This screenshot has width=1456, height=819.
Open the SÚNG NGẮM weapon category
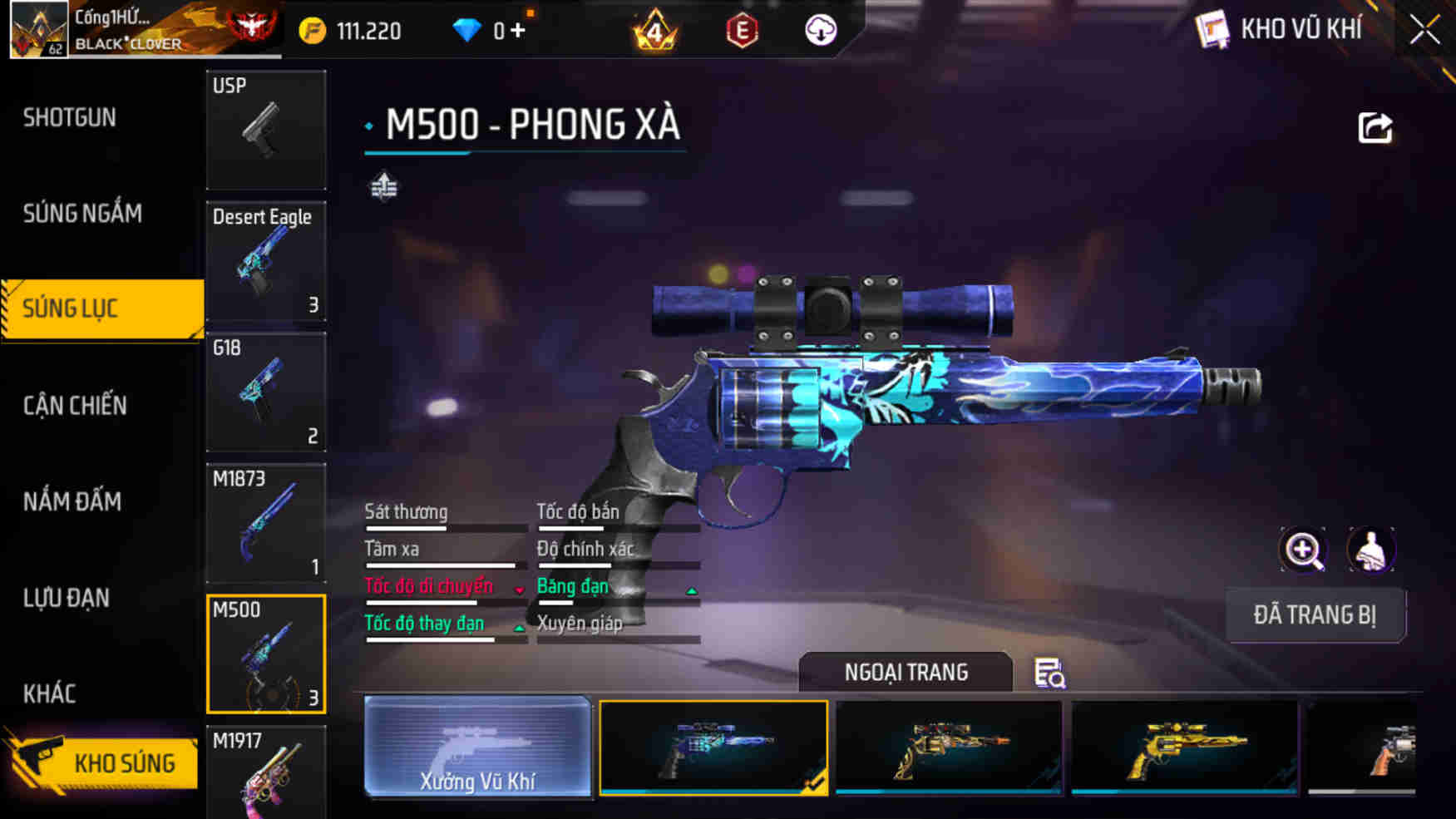82,214
